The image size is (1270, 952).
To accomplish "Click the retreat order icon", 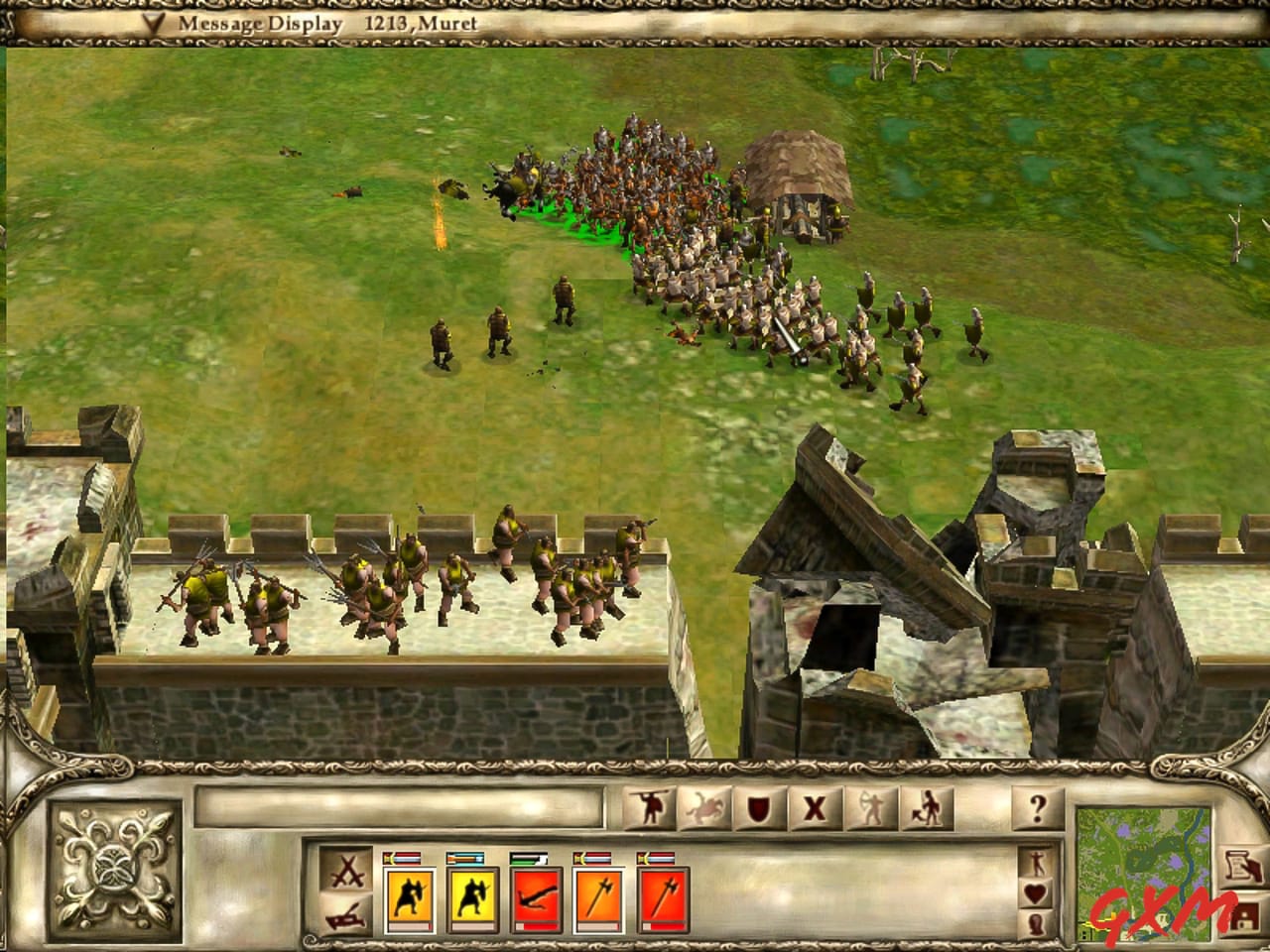I will tap(926, 807).
